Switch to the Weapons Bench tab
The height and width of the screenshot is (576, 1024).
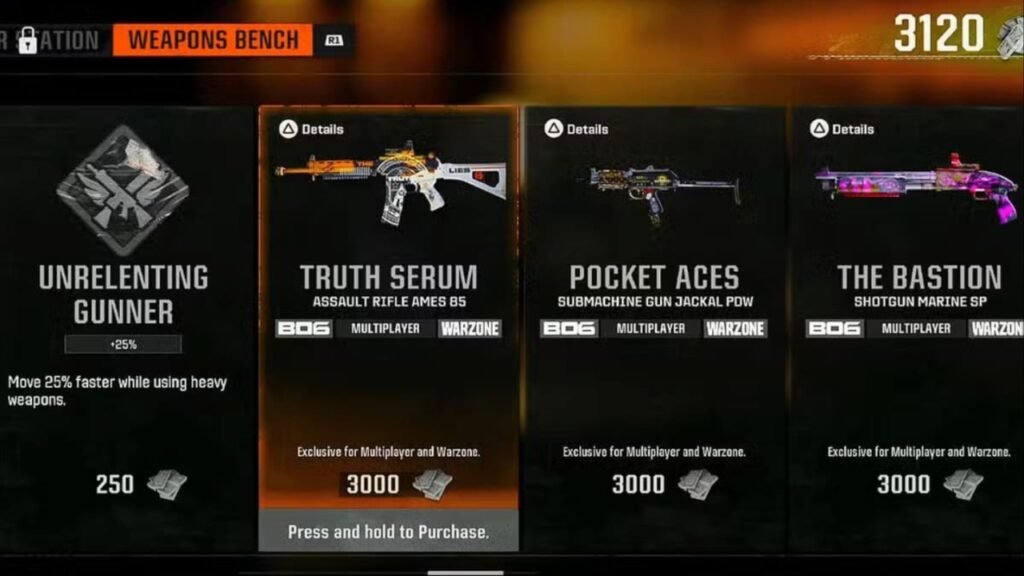coord(213,41)
